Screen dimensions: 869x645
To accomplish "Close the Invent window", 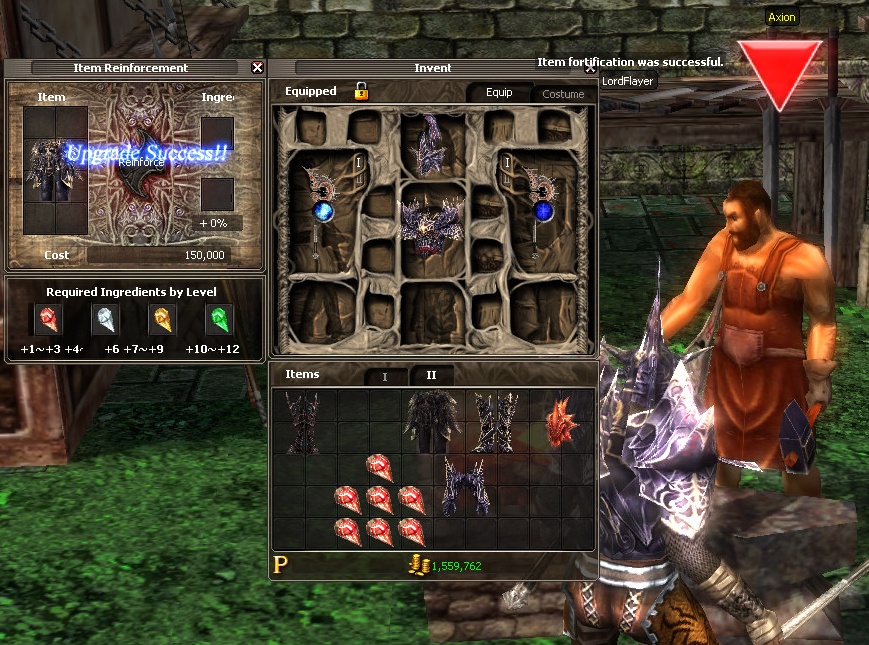I will [x=590, y=69].
